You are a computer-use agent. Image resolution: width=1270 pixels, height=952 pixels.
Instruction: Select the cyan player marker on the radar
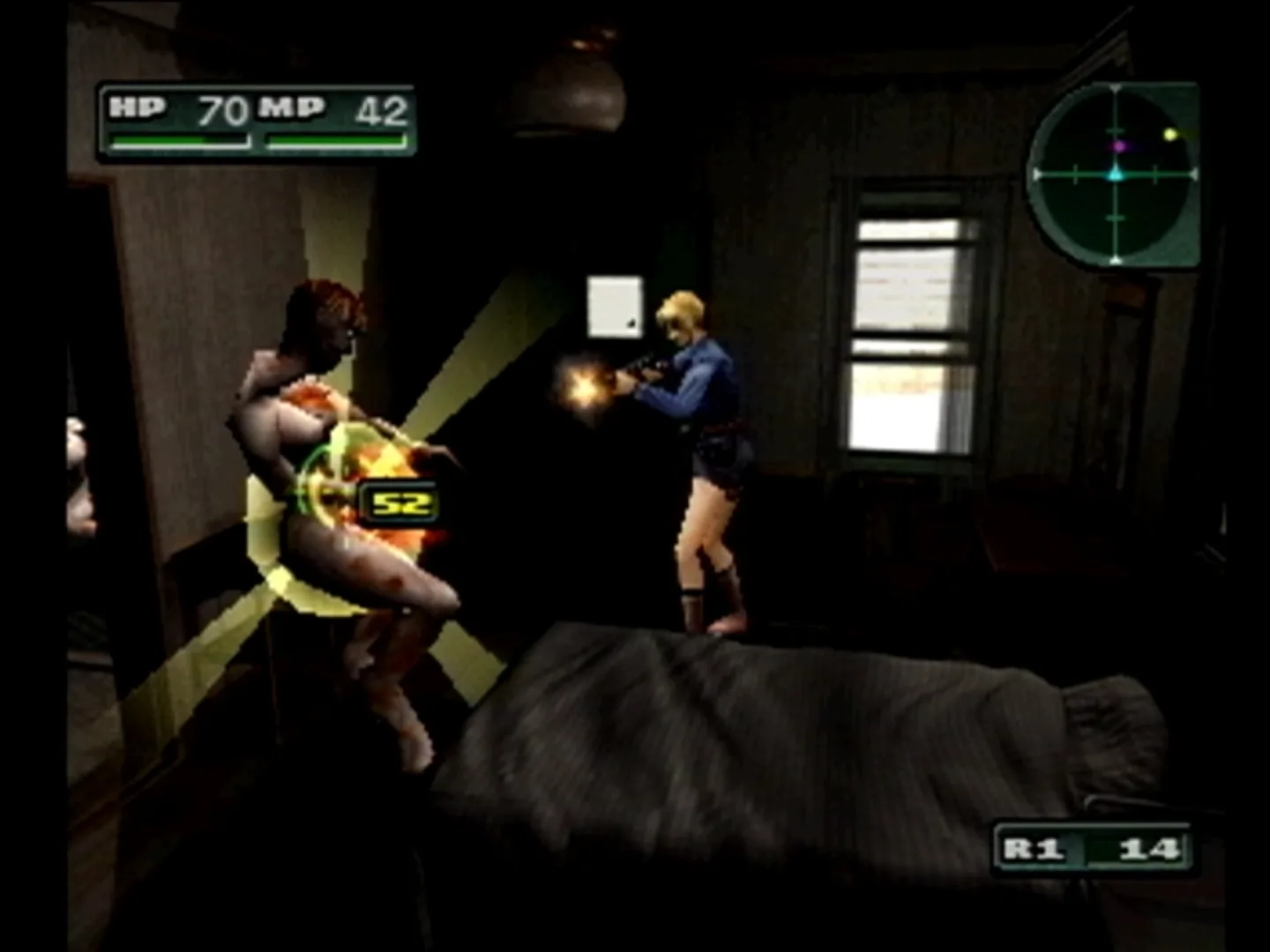pos(1113,174)
